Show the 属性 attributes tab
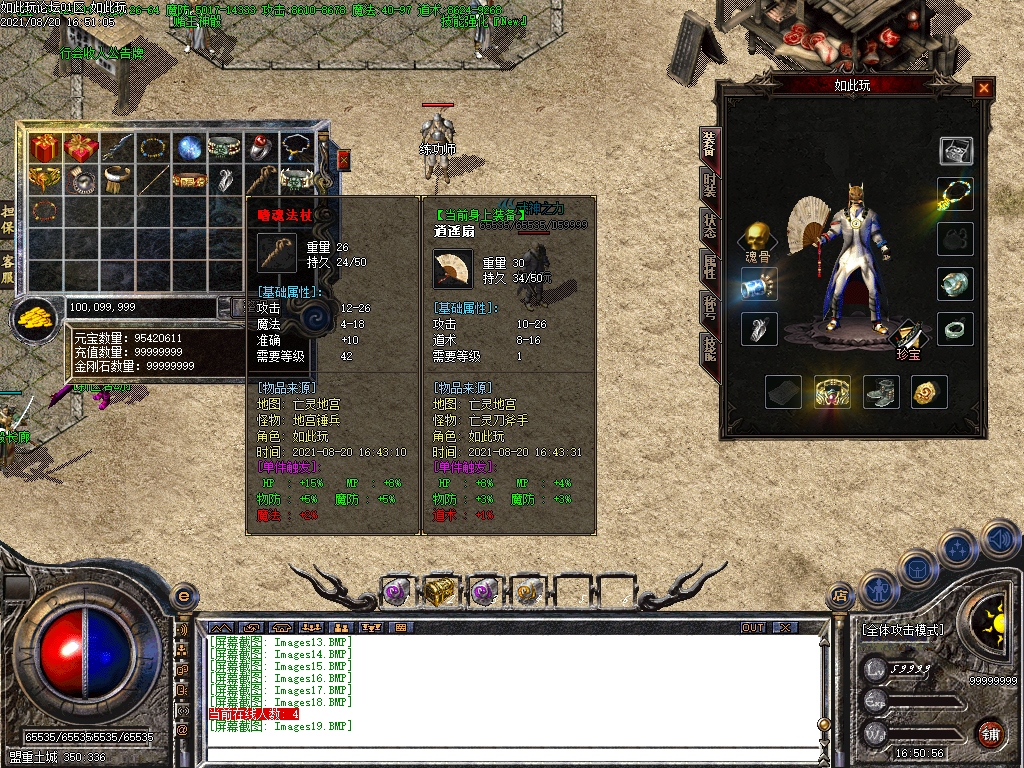The image size is (1024, 768). [x=709, y=265]
